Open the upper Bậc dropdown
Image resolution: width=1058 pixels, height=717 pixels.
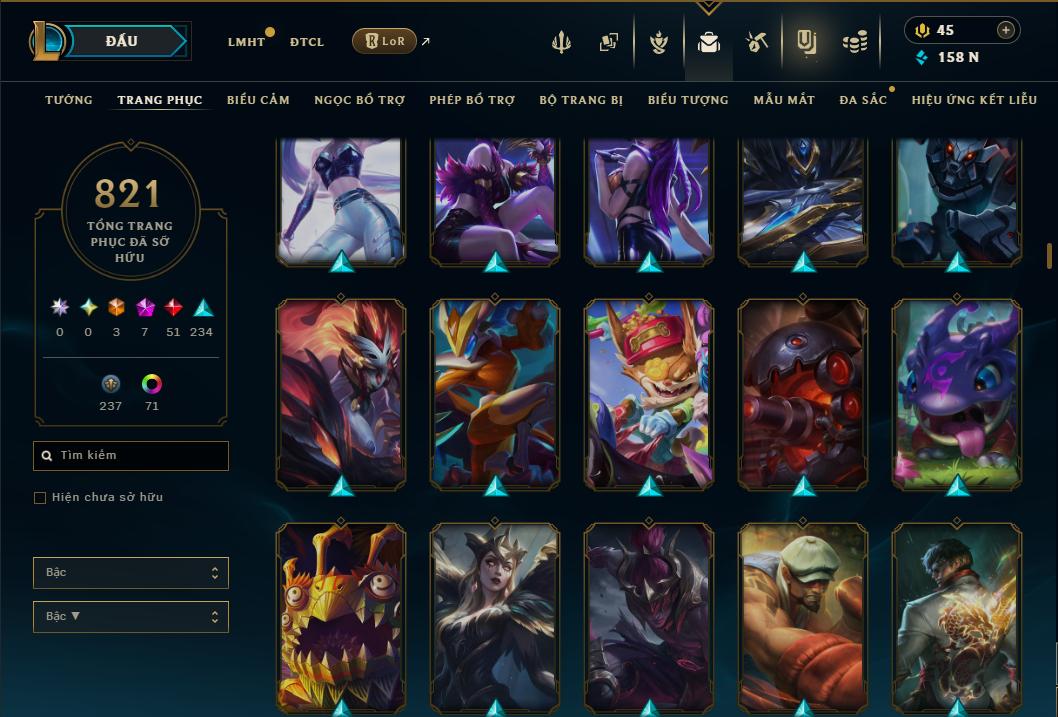pos(131,573)
